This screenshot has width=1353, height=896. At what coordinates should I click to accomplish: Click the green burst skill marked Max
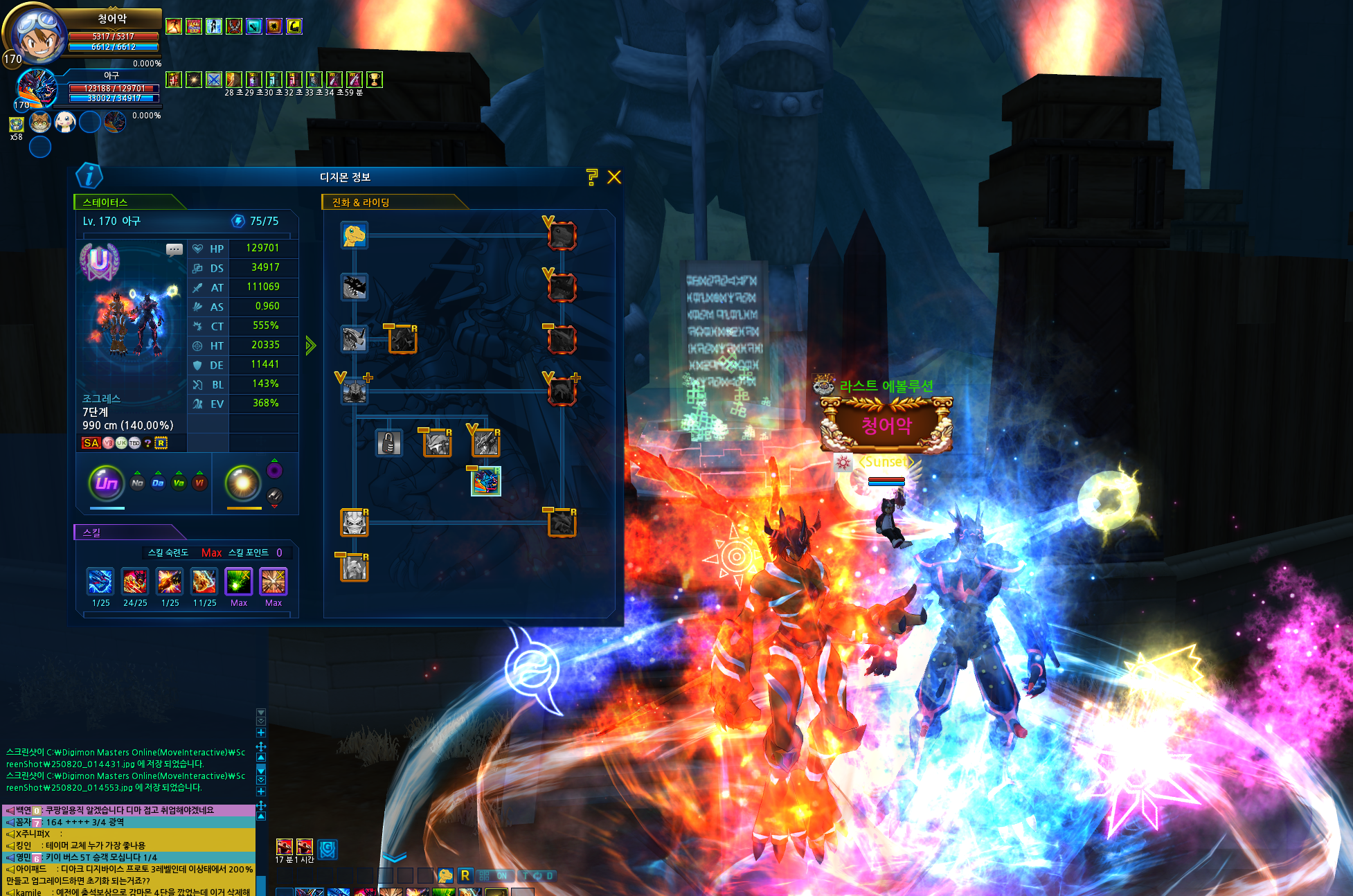(x=239, y=582)
